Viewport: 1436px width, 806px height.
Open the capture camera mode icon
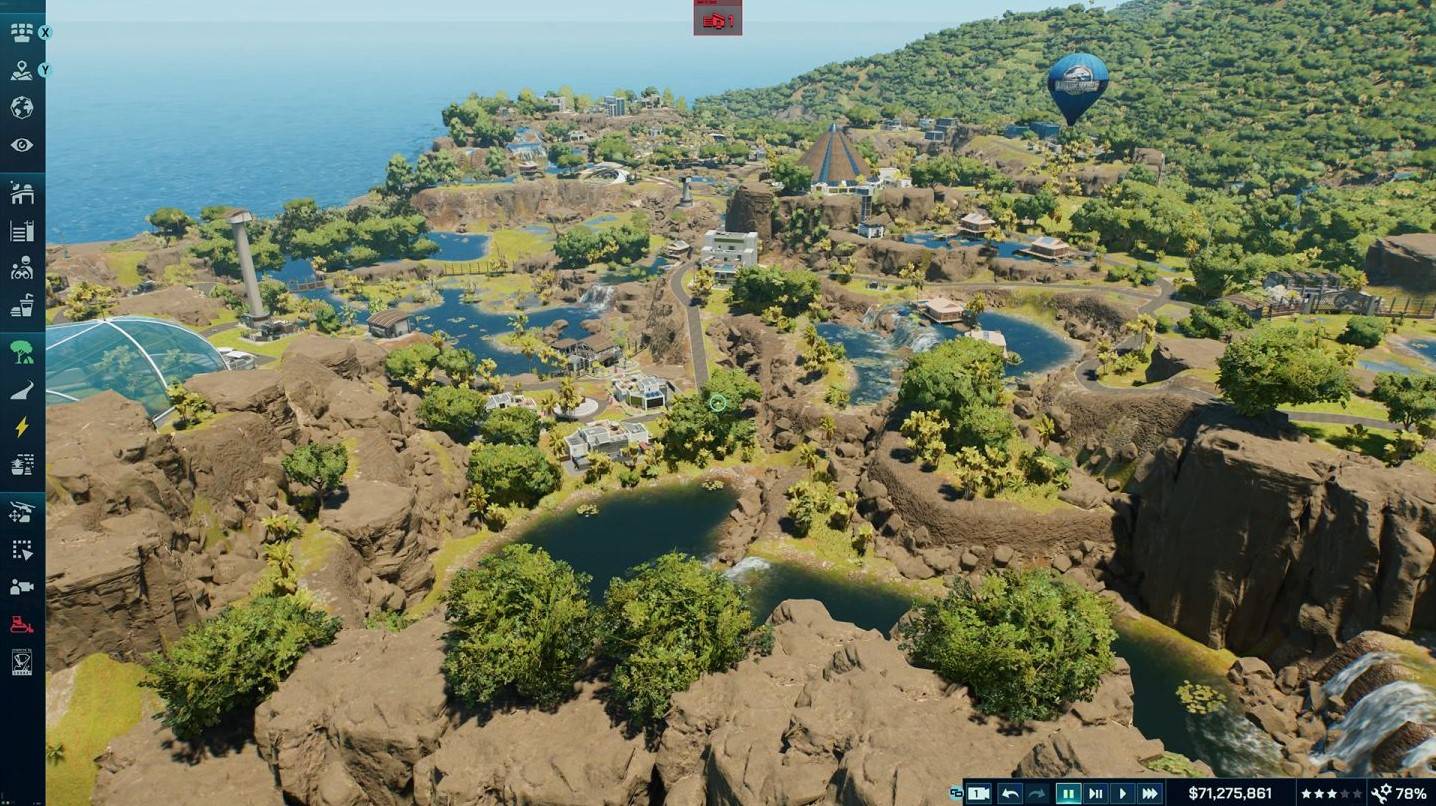[x=21, y=587]
